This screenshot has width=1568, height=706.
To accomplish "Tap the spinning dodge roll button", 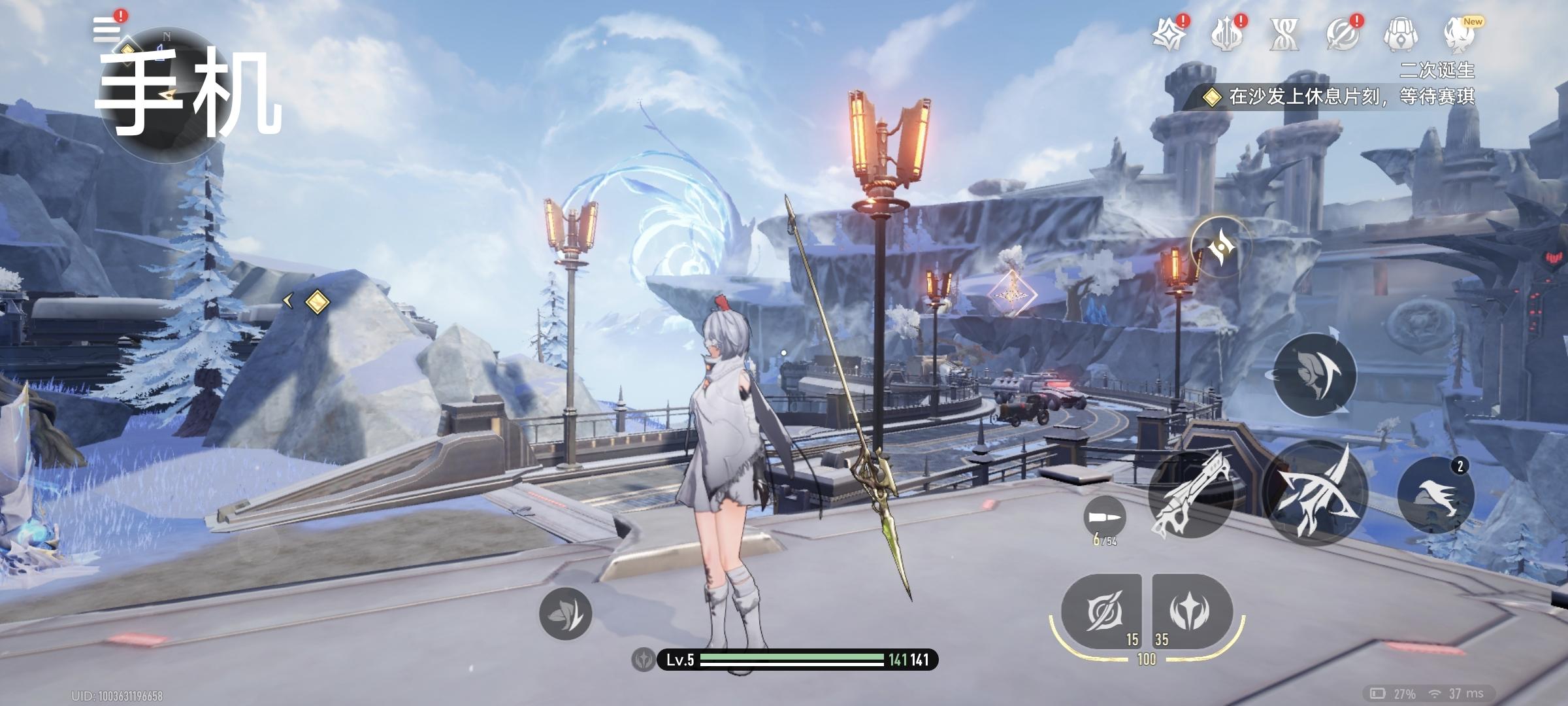I will tap(1315, 375).
